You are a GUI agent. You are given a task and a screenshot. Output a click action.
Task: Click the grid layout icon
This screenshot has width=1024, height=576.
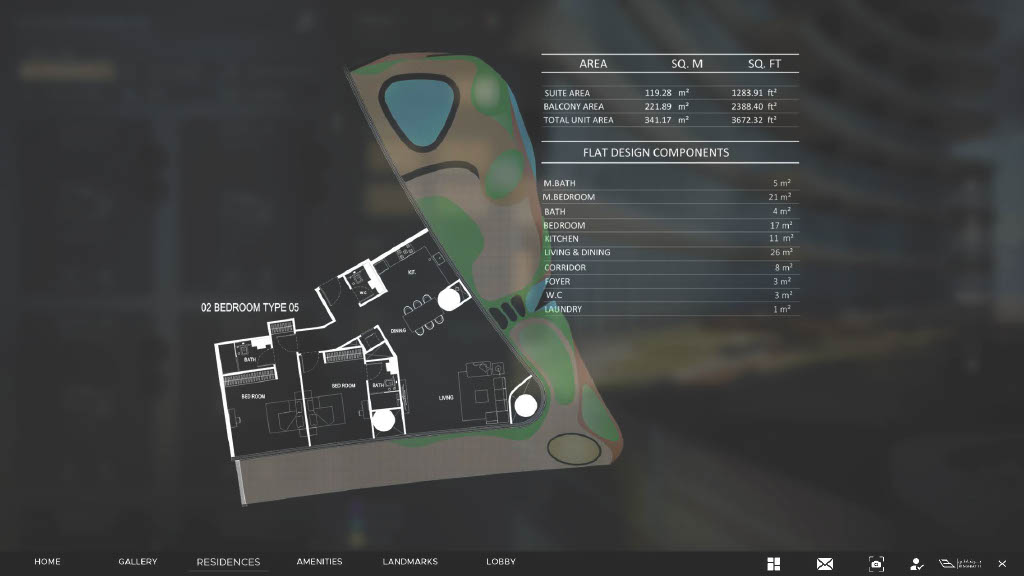tap(773, 564)
